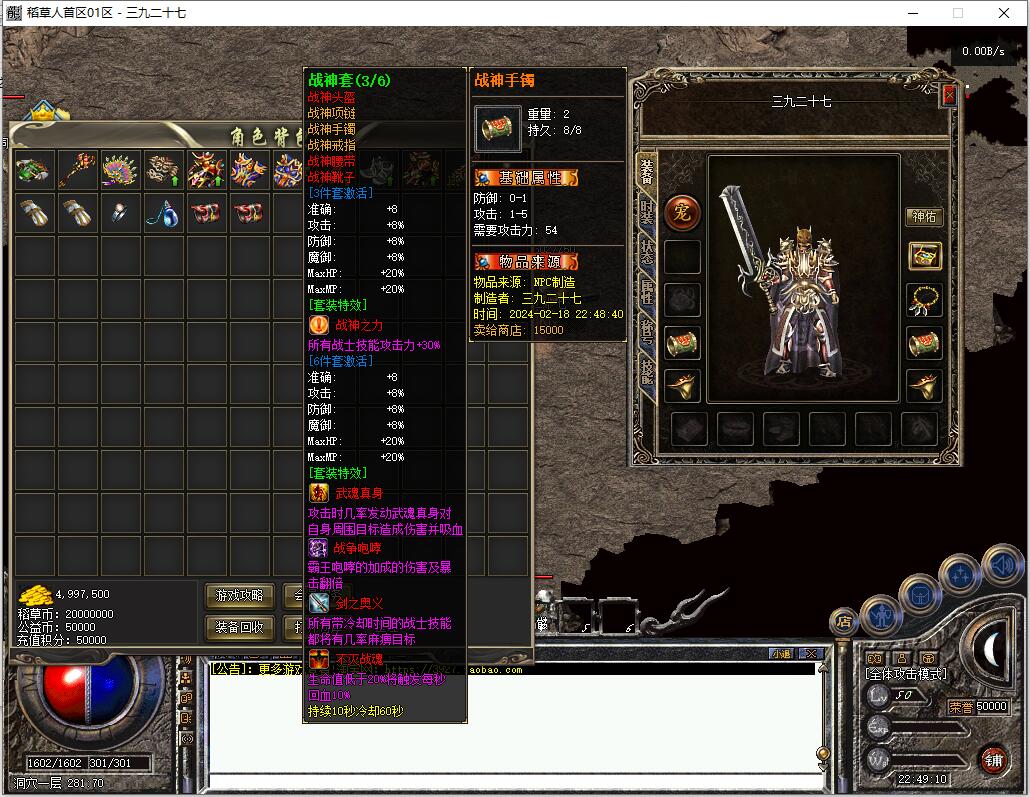
Task: Click the 装备回收 equipment recycle button
Action: (240, 627)
